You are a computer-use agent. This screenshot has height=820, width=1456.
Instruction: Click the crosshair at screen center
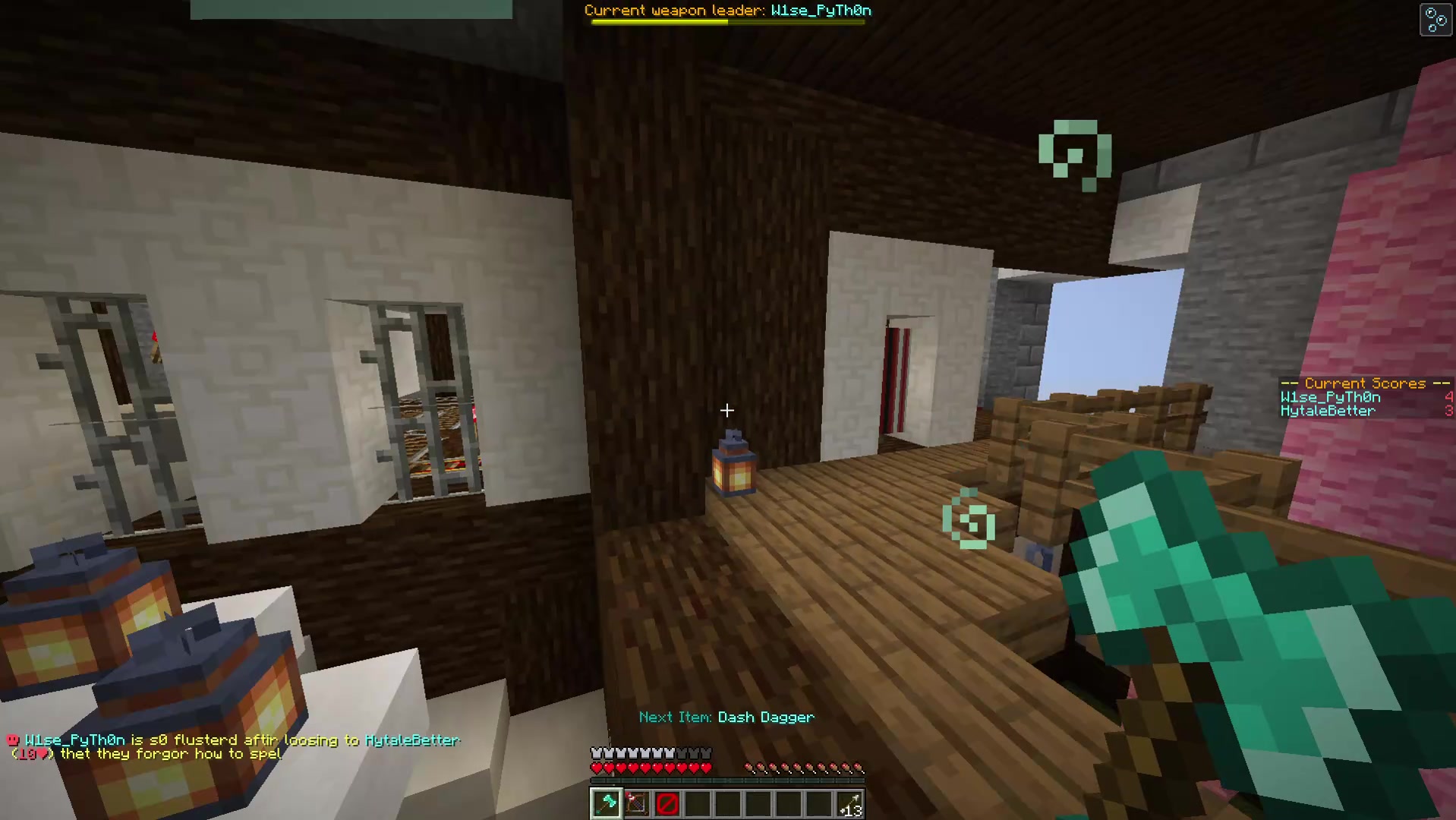[726, 410]
